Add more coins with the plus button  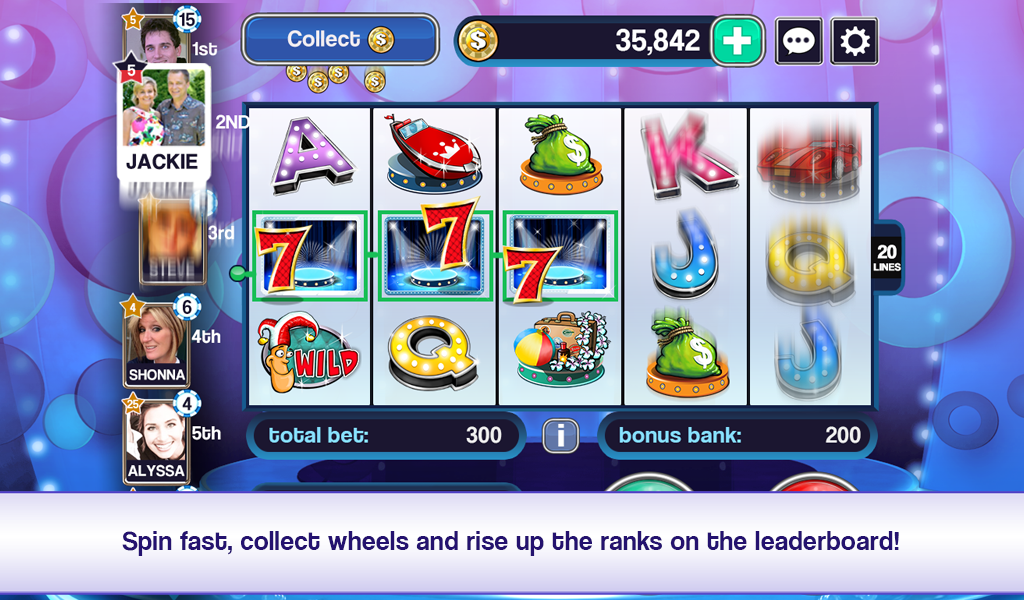point(737,41)
